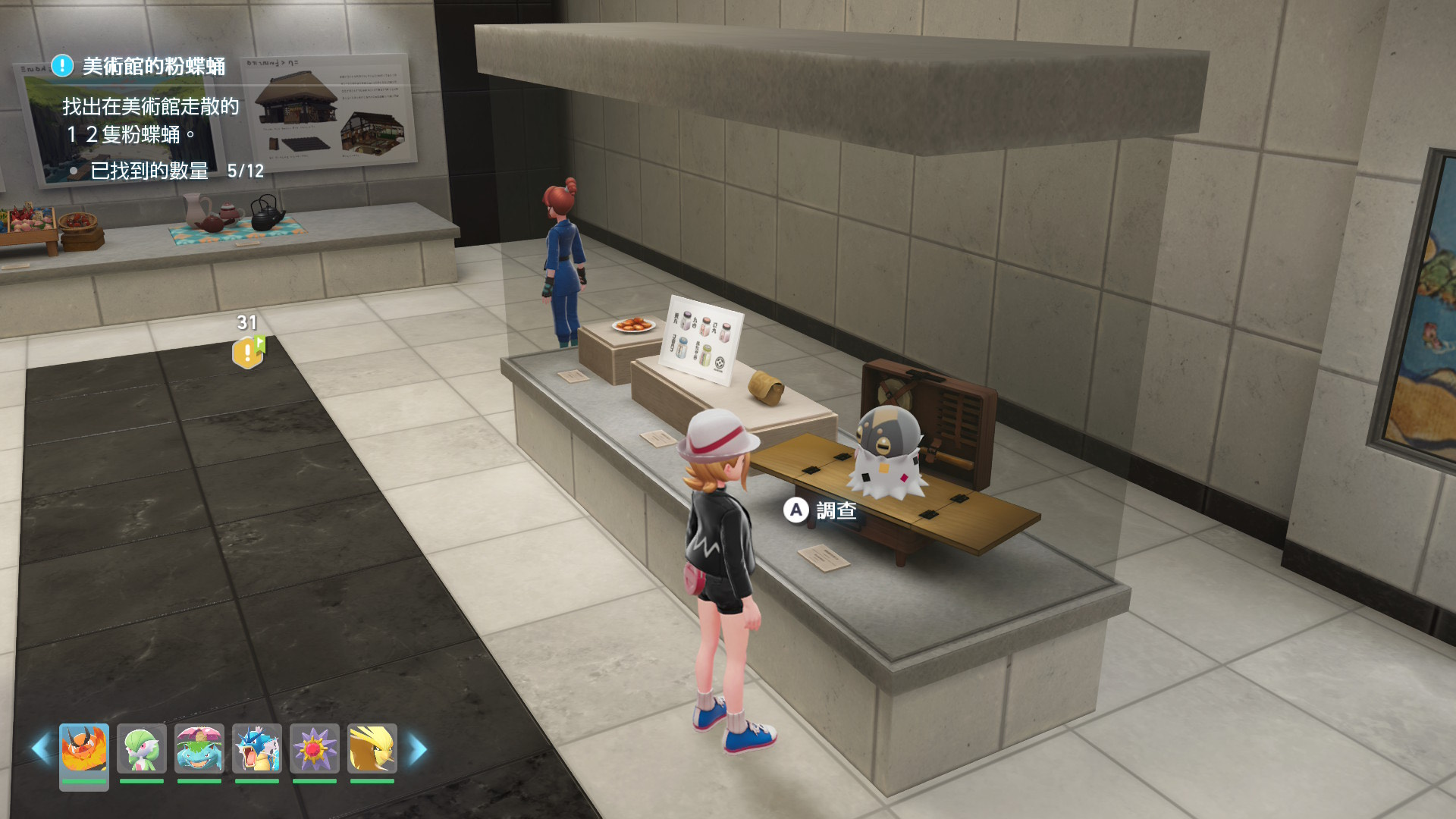Open the 美術館的粉蝶蛹 quest tracker
The width and height of the screenshot is (1456, 819).
[x=153, y=67]
